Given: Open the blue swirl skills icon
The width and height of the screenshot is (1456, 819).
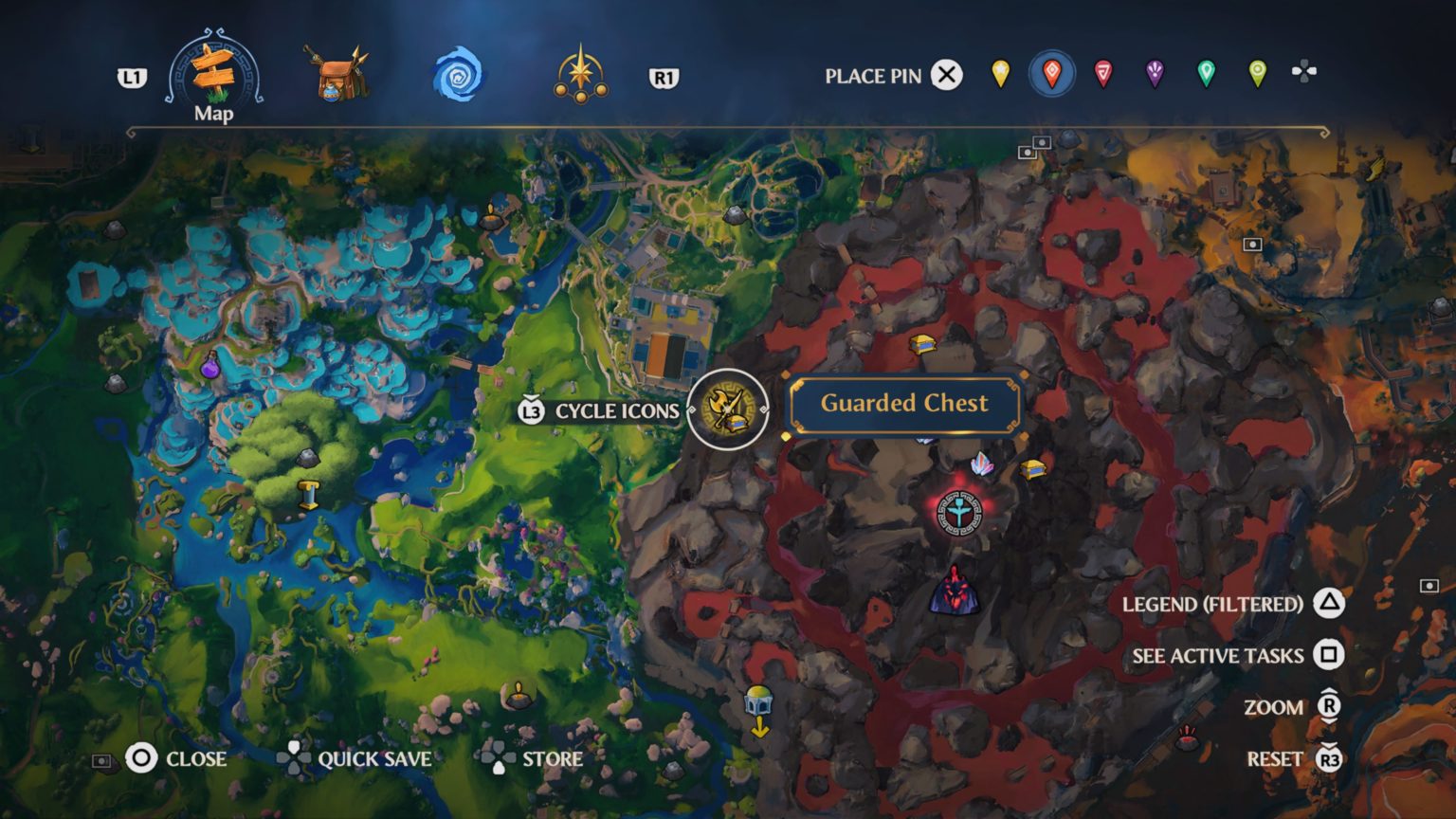Looking at the screenshot, I should (458, 76).
